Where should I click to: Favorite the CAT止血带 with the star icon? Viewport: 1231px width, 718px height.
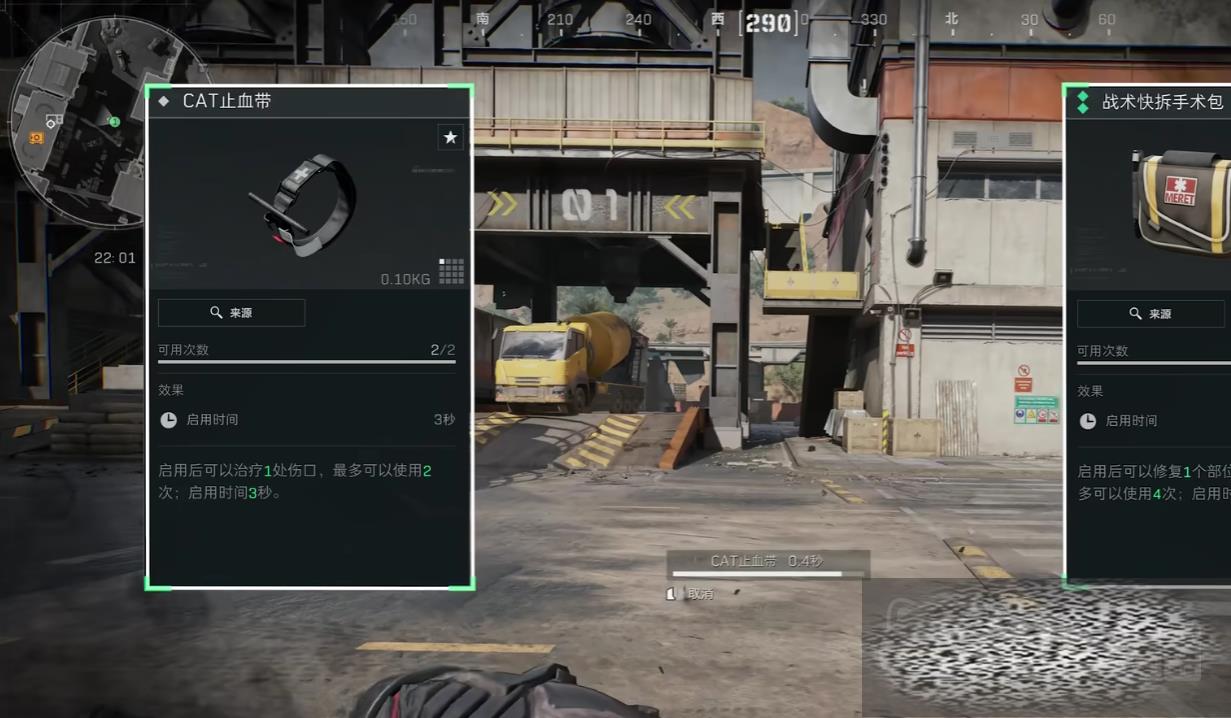[x=450, y=137]
